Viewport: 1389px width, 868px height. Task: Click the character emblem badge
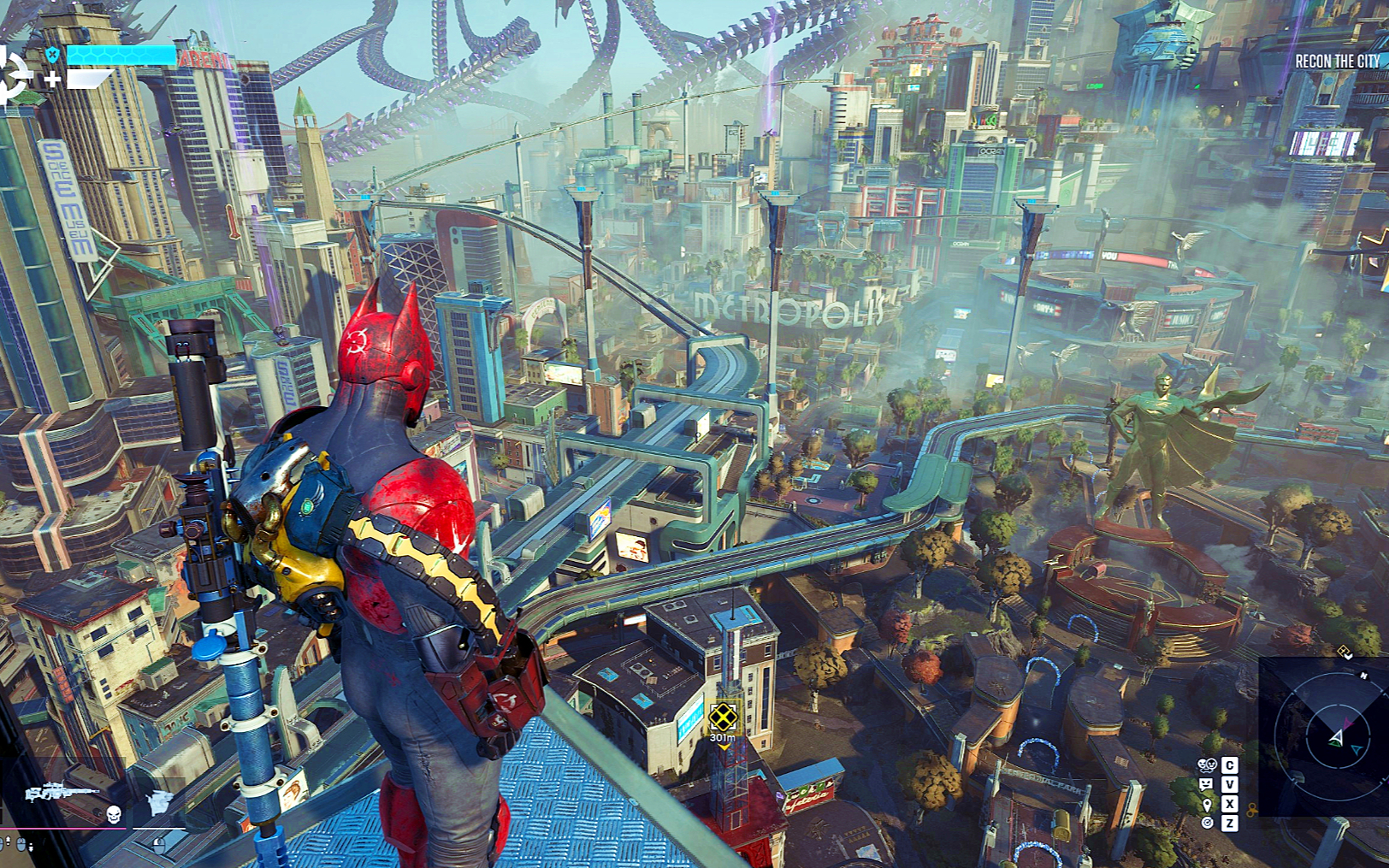pyautogui.click(x=14, y=77)
